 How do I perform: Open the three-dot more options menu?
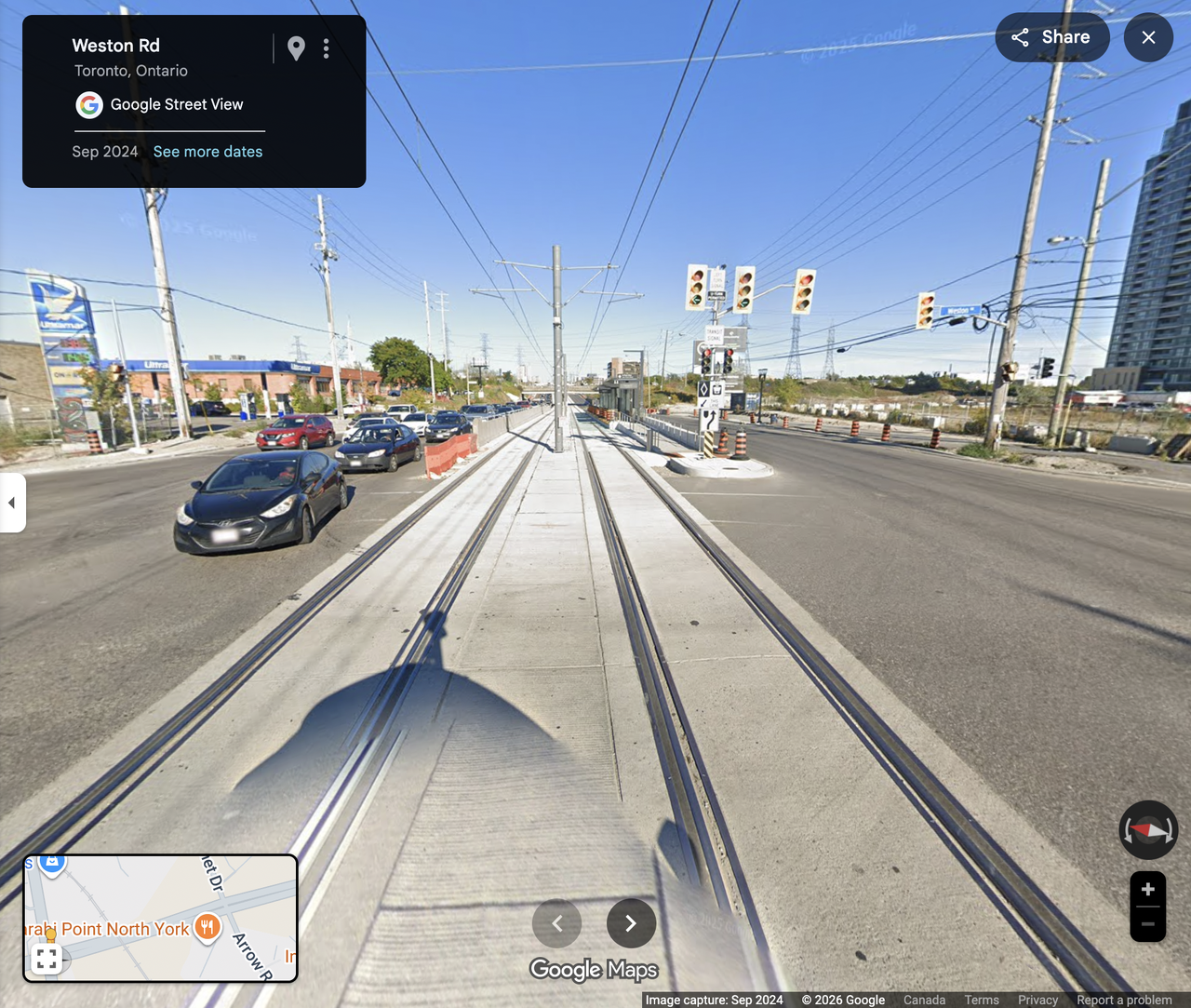coord(326,48)
